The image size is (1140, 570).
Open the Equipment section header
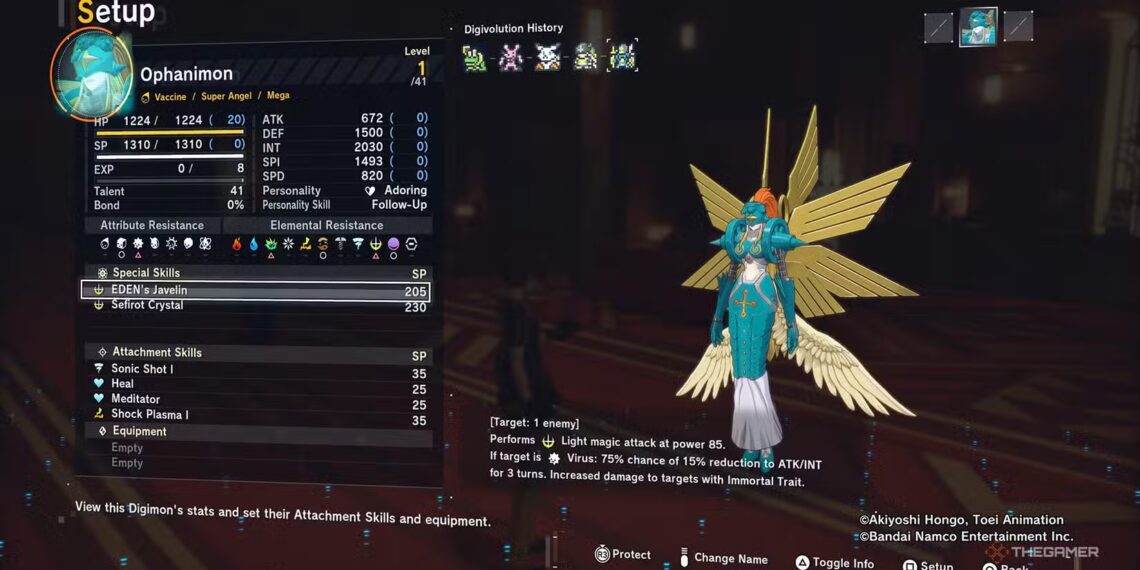click(139, 431)
